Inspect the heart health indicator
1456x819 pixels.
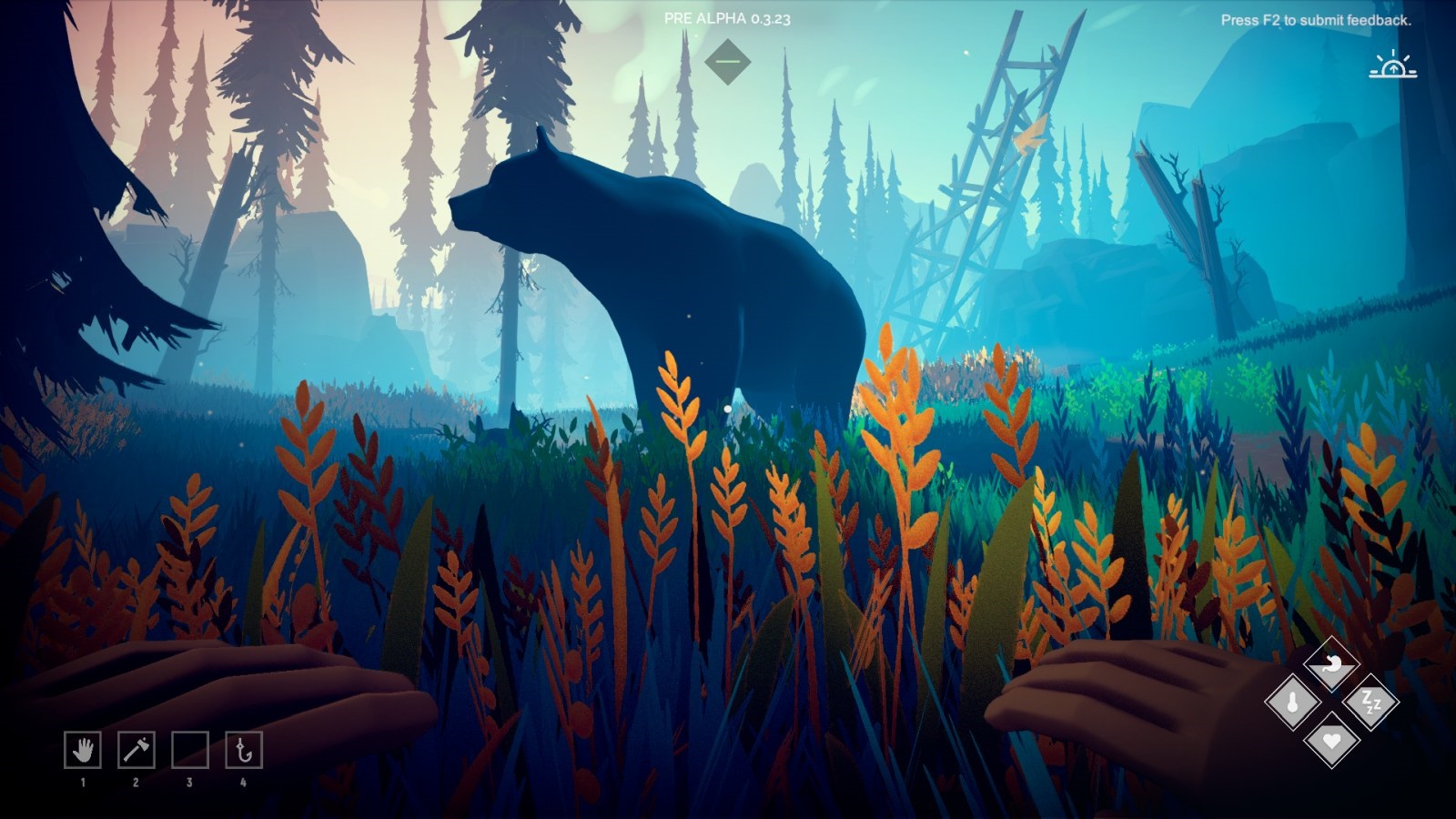[1332, 742]
